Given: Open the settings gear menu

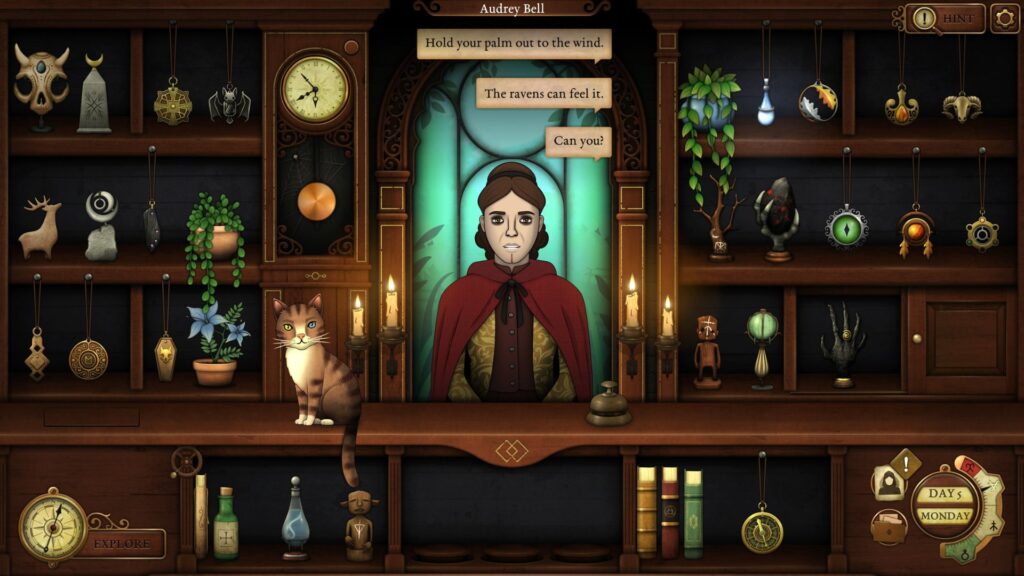Looking at the screenshot, I should tap(1004, 19).
